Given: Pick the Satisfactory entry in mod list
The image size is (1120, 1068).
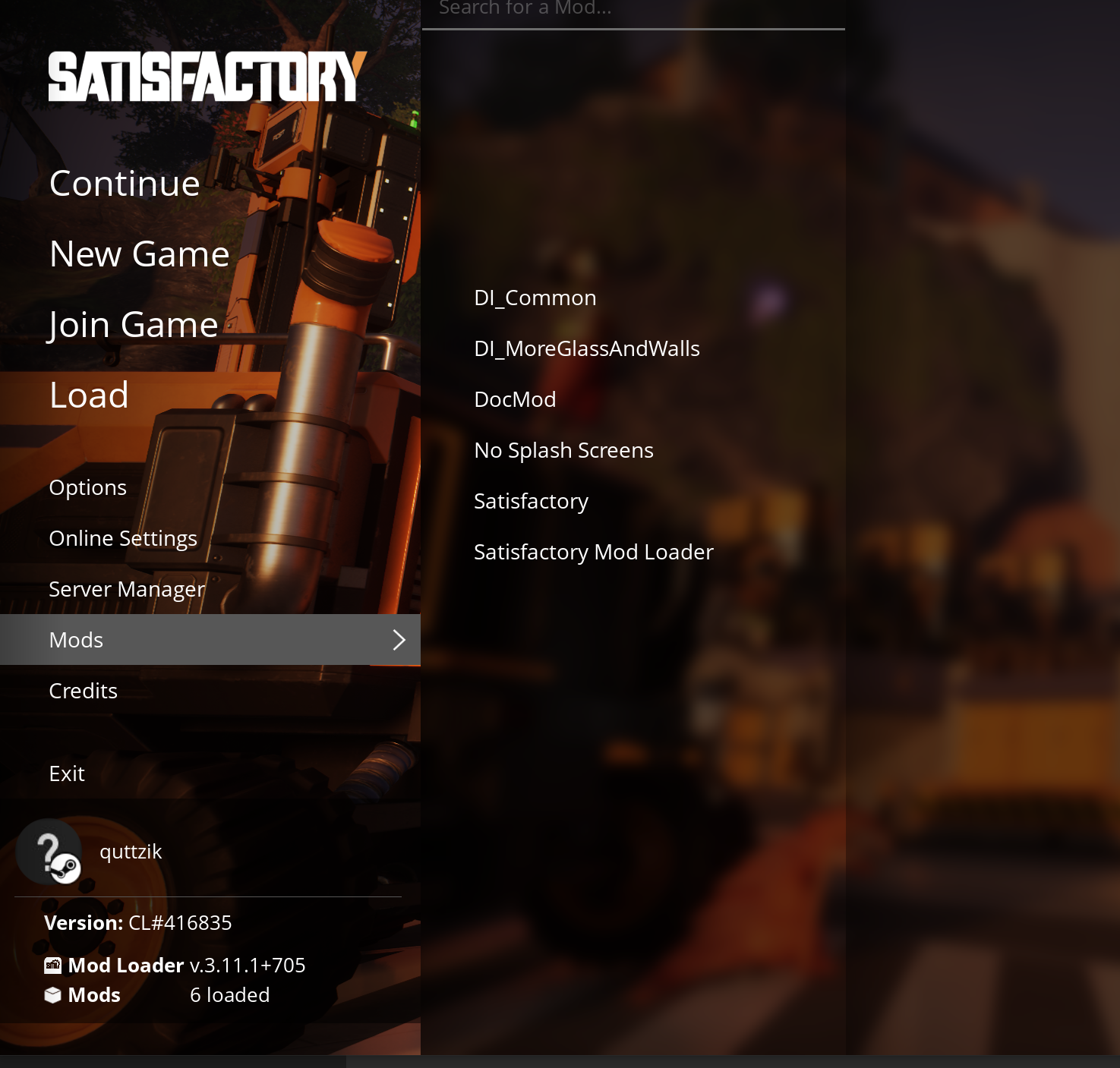Looking at the screenshot, I should 531,502.
